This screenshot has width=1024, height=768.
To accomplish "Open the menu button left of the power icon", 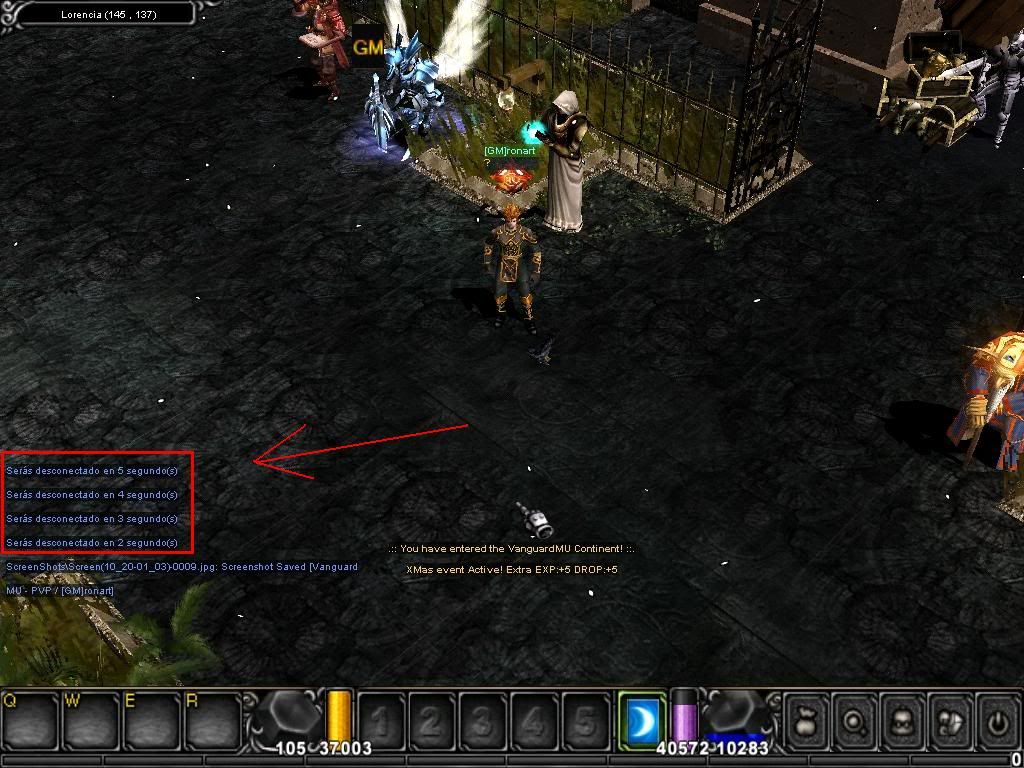I will click(x=949, y=721).
